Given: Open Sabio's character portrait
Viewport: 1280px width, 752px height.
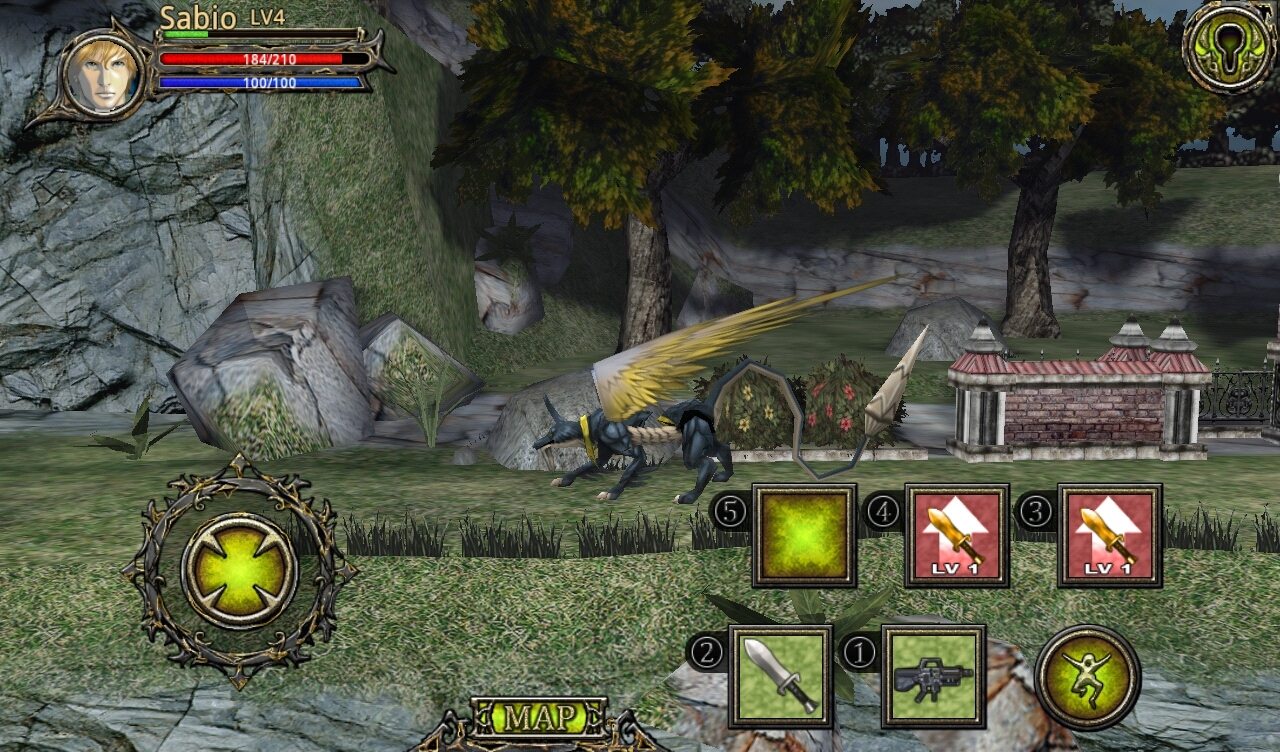Looking at the screenshot, I should pos(101,73).
